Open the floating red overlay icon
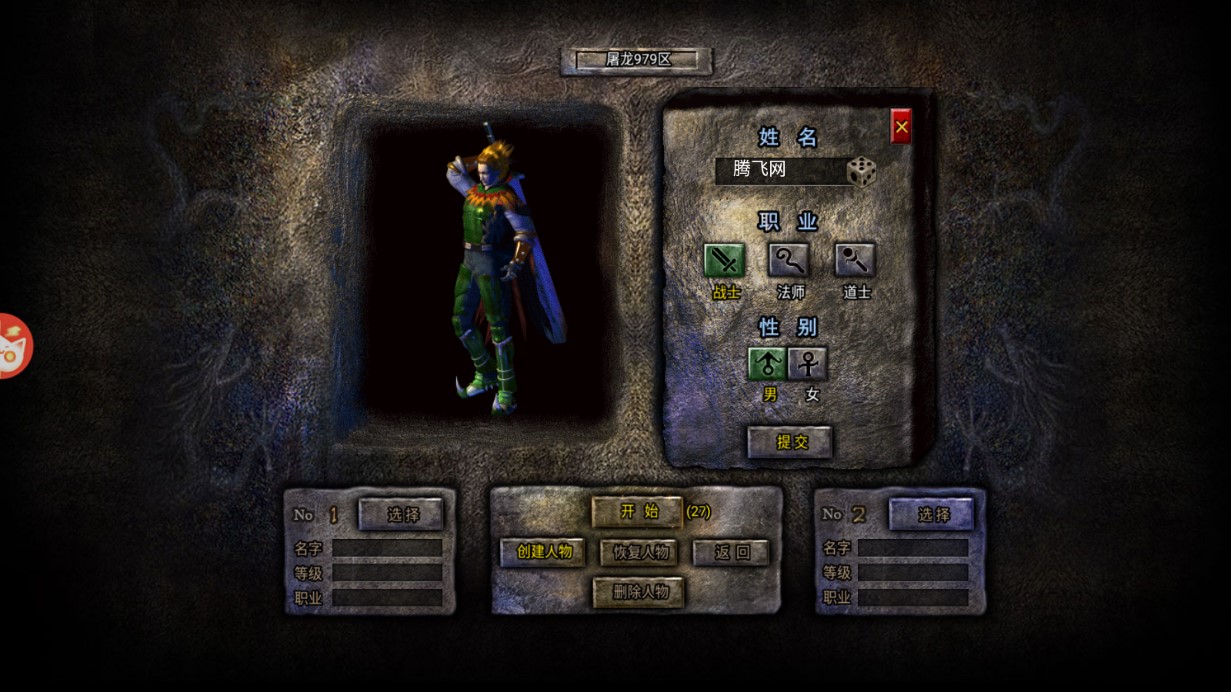Viewport: 1231px width, 692px height. [14, 346]
